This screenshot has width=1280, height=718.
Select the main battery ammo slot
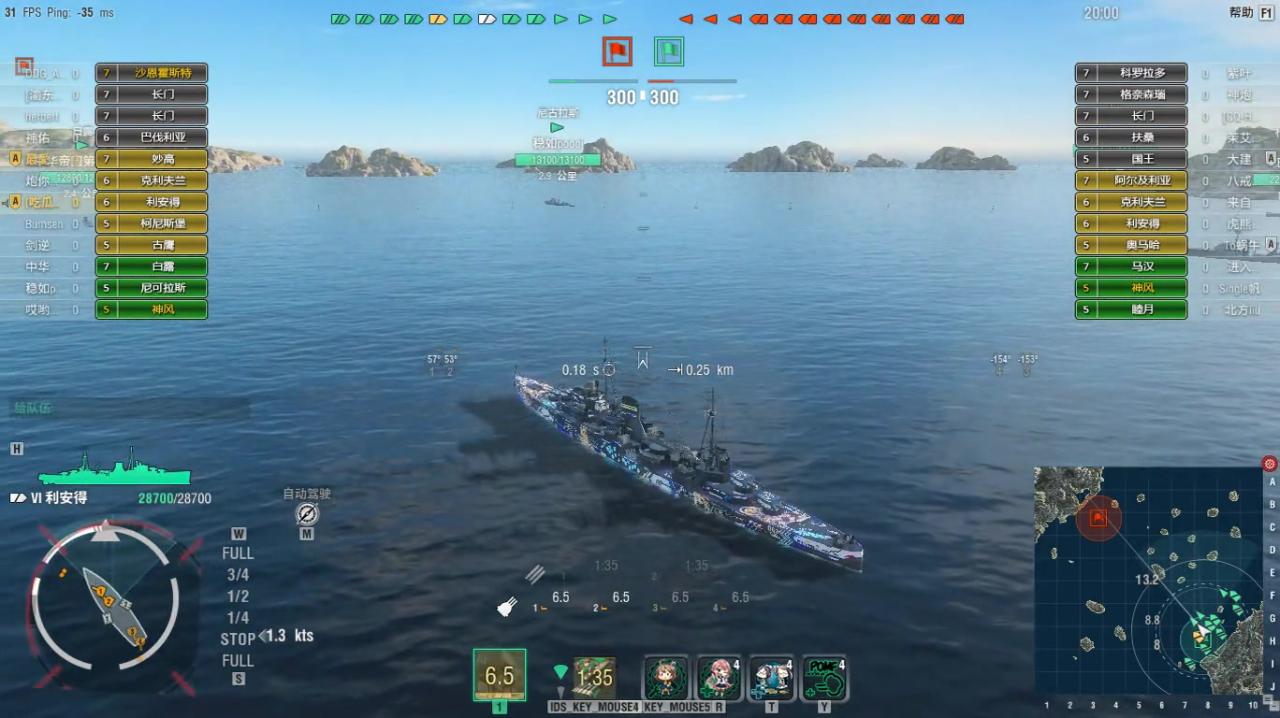499,675
